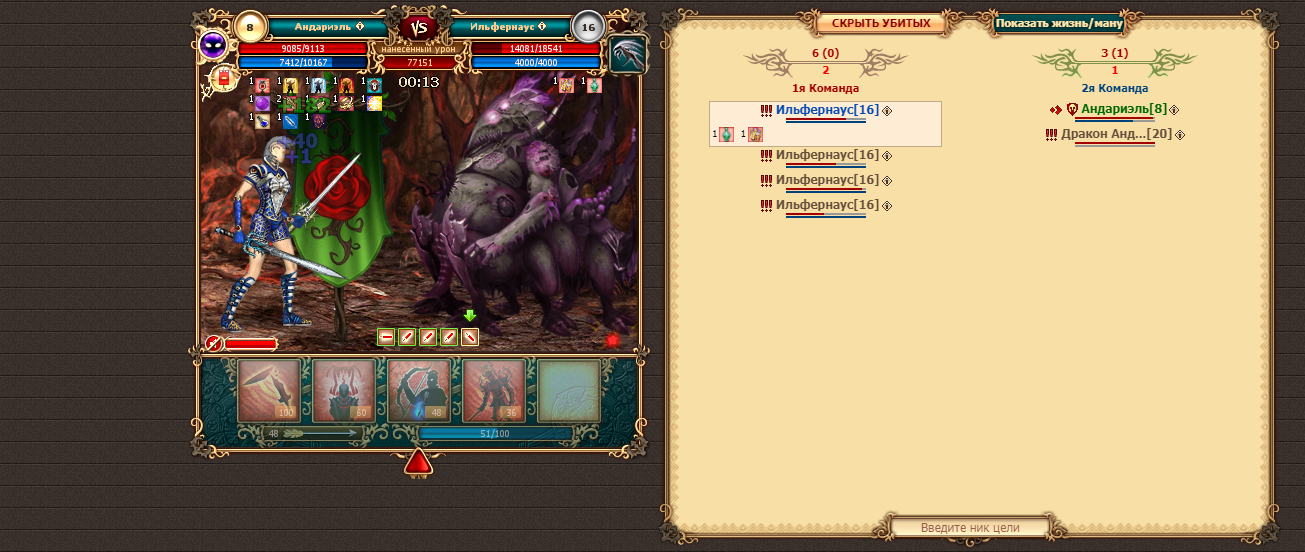Click the crossed-out sword icon by red bar
Image resolution: width=1305 pixels, height=552 pixels.
click(x=213, y=343)
